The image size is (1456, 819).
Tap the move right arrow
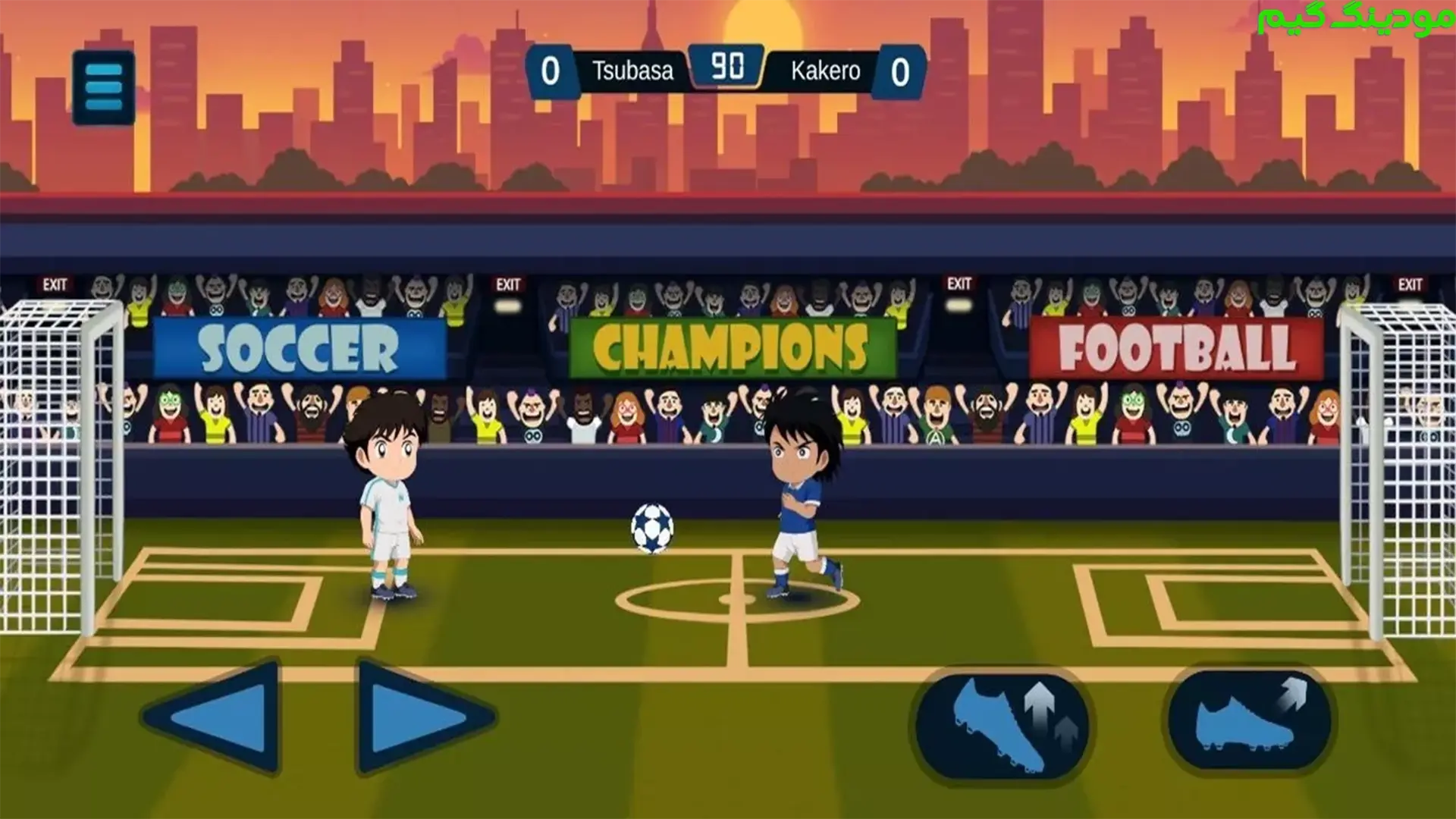click(x=421, y=715)
